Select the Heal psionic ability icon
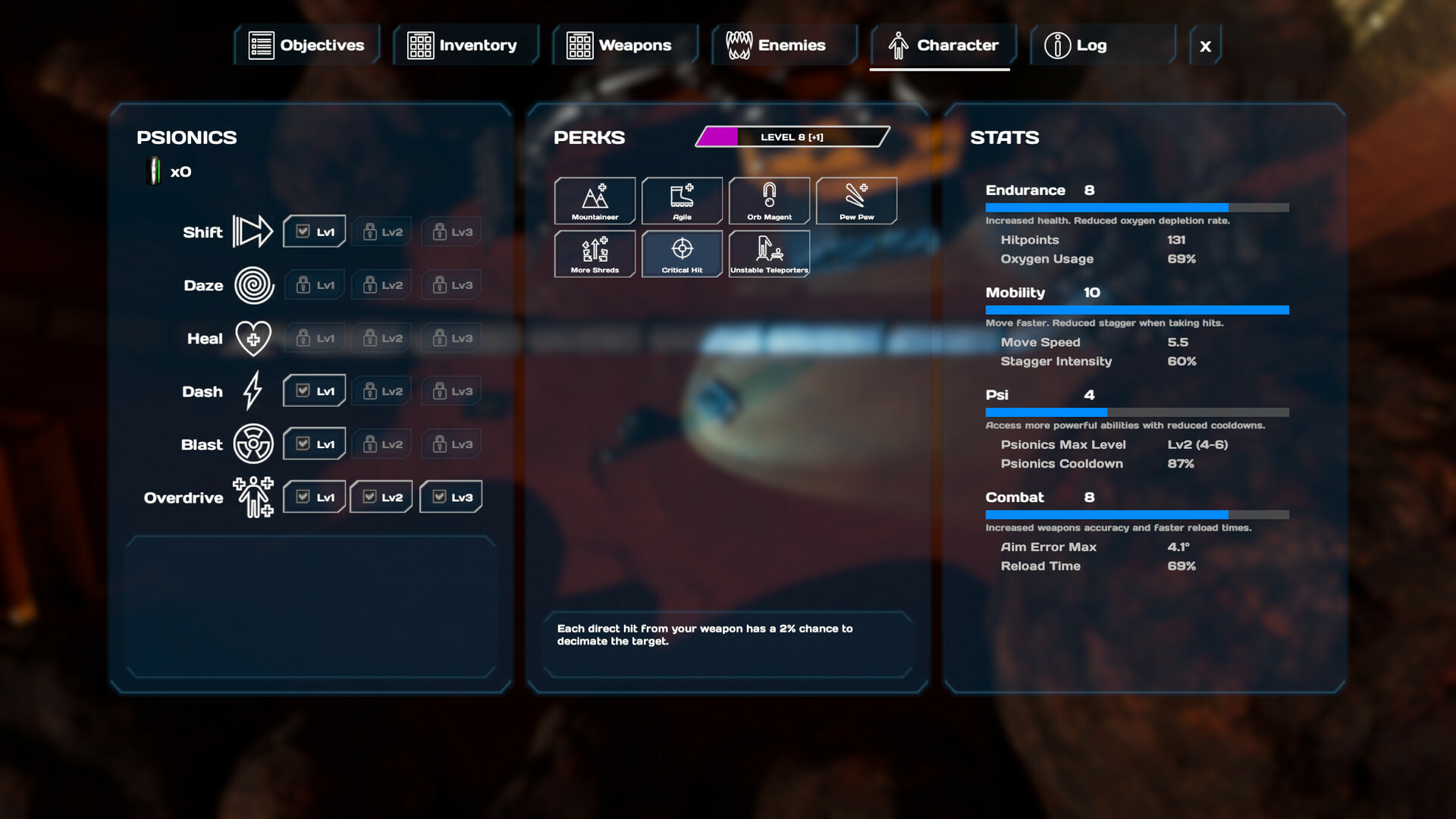 pyautogui.click(x=253, y=339)
